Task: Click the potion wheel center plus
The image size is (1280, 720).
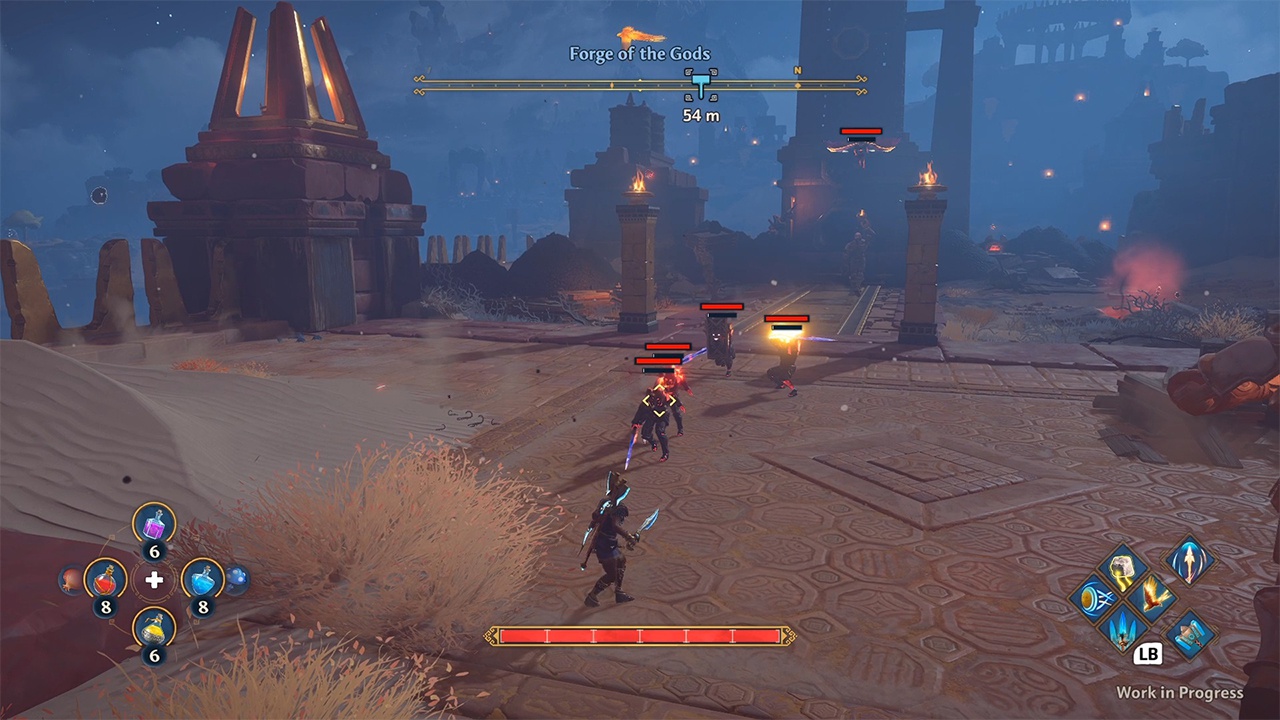Action: 154,580
